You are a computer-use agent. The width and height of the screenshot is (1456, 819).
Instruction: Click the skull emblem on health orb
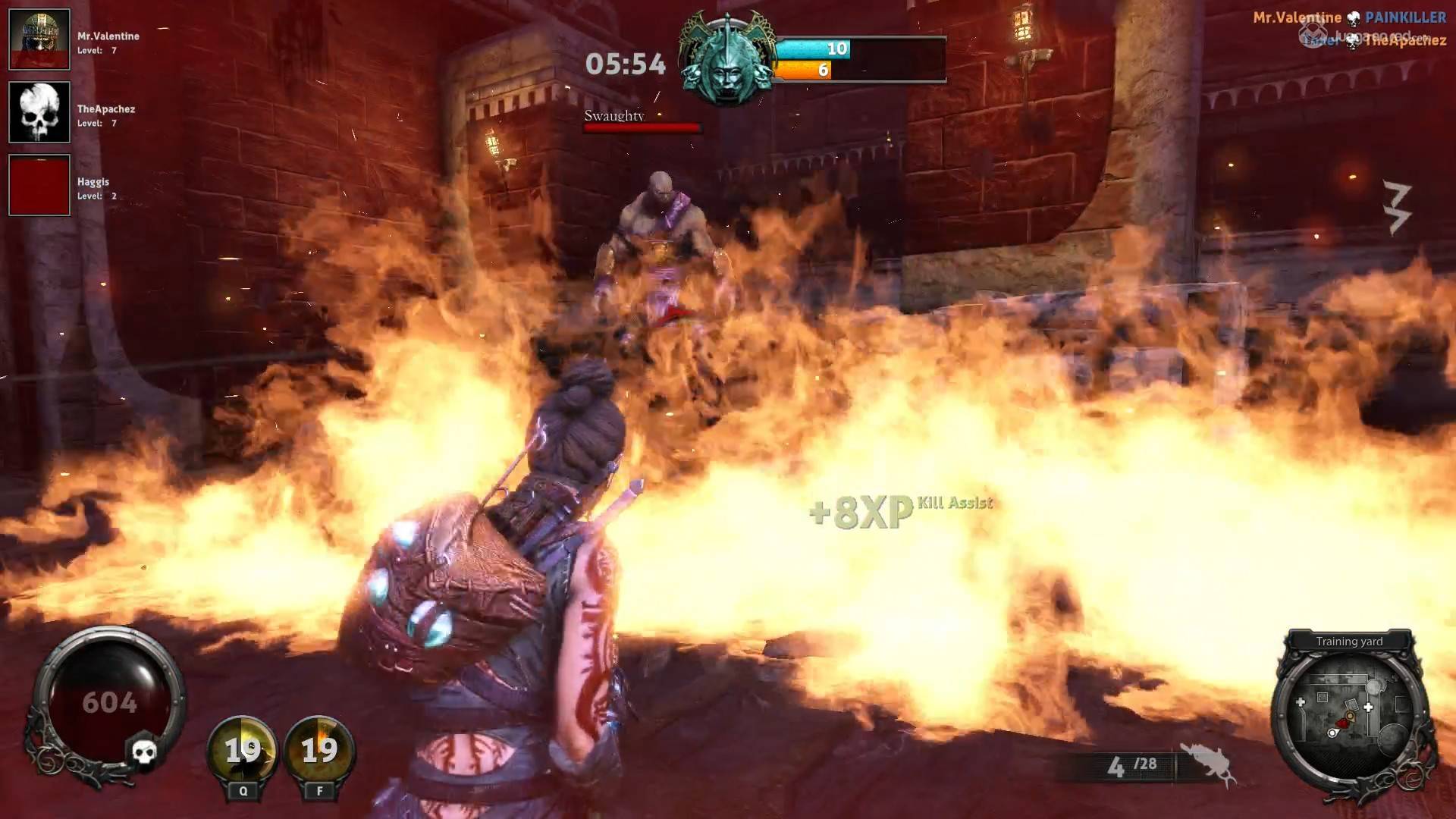coord(143,751)
